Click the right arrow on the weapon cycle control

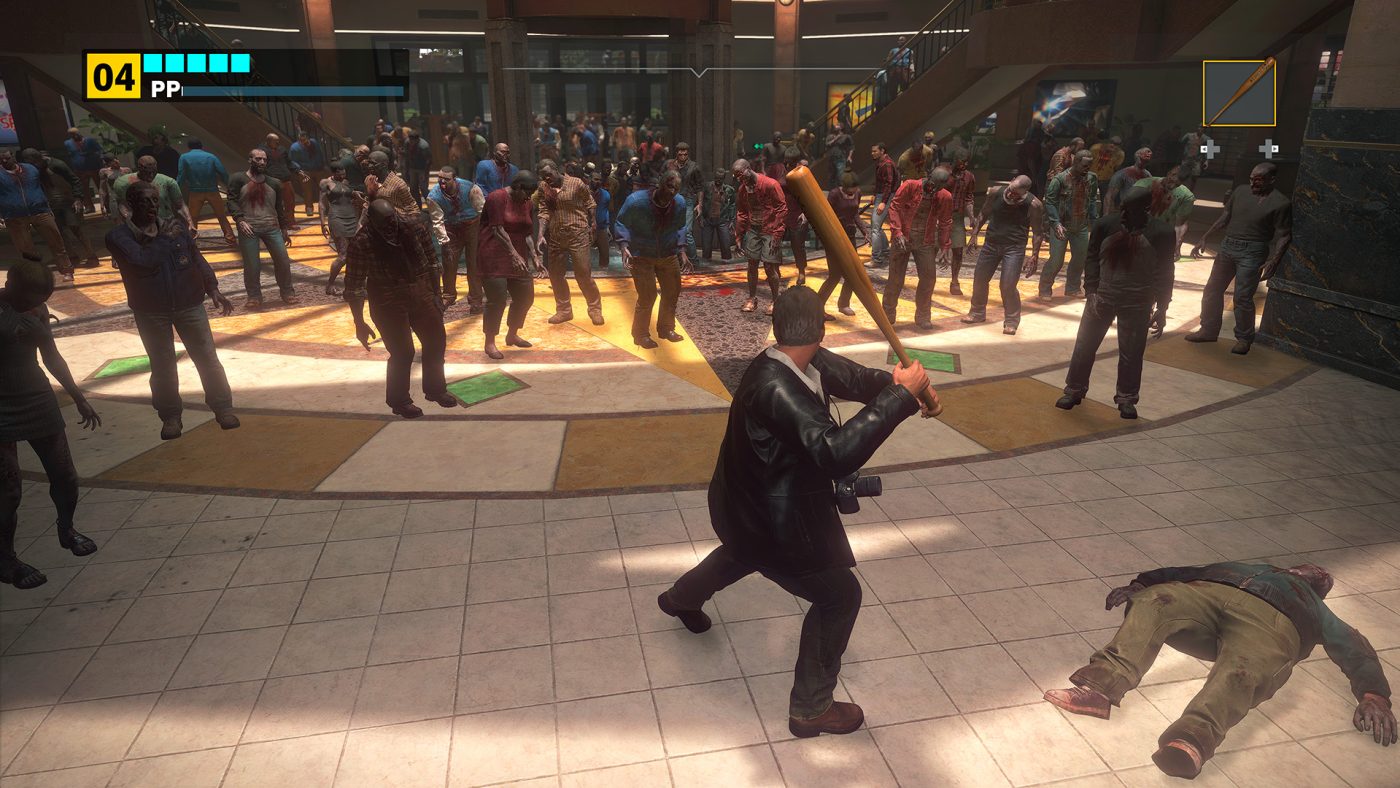1276,148
